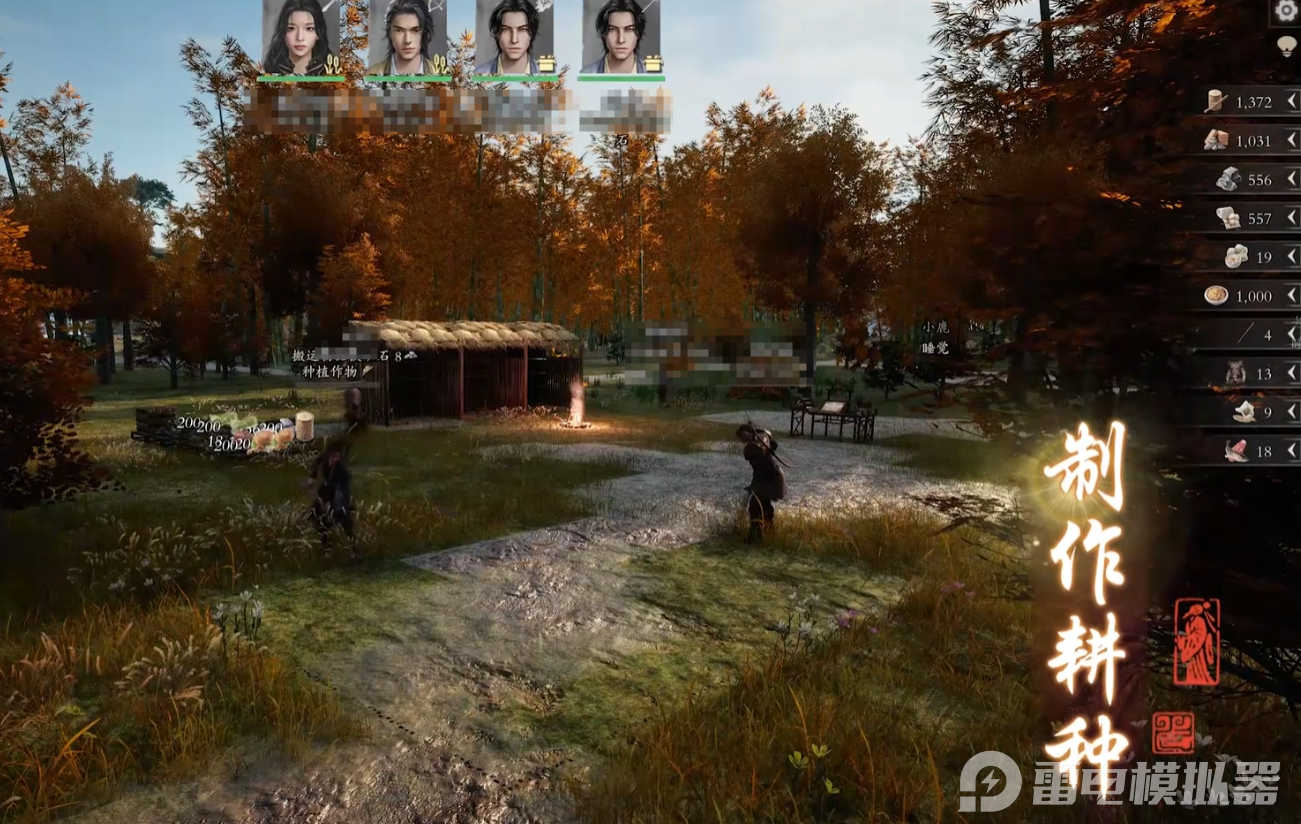Select the male portrait with bow icon

[408, 36]
